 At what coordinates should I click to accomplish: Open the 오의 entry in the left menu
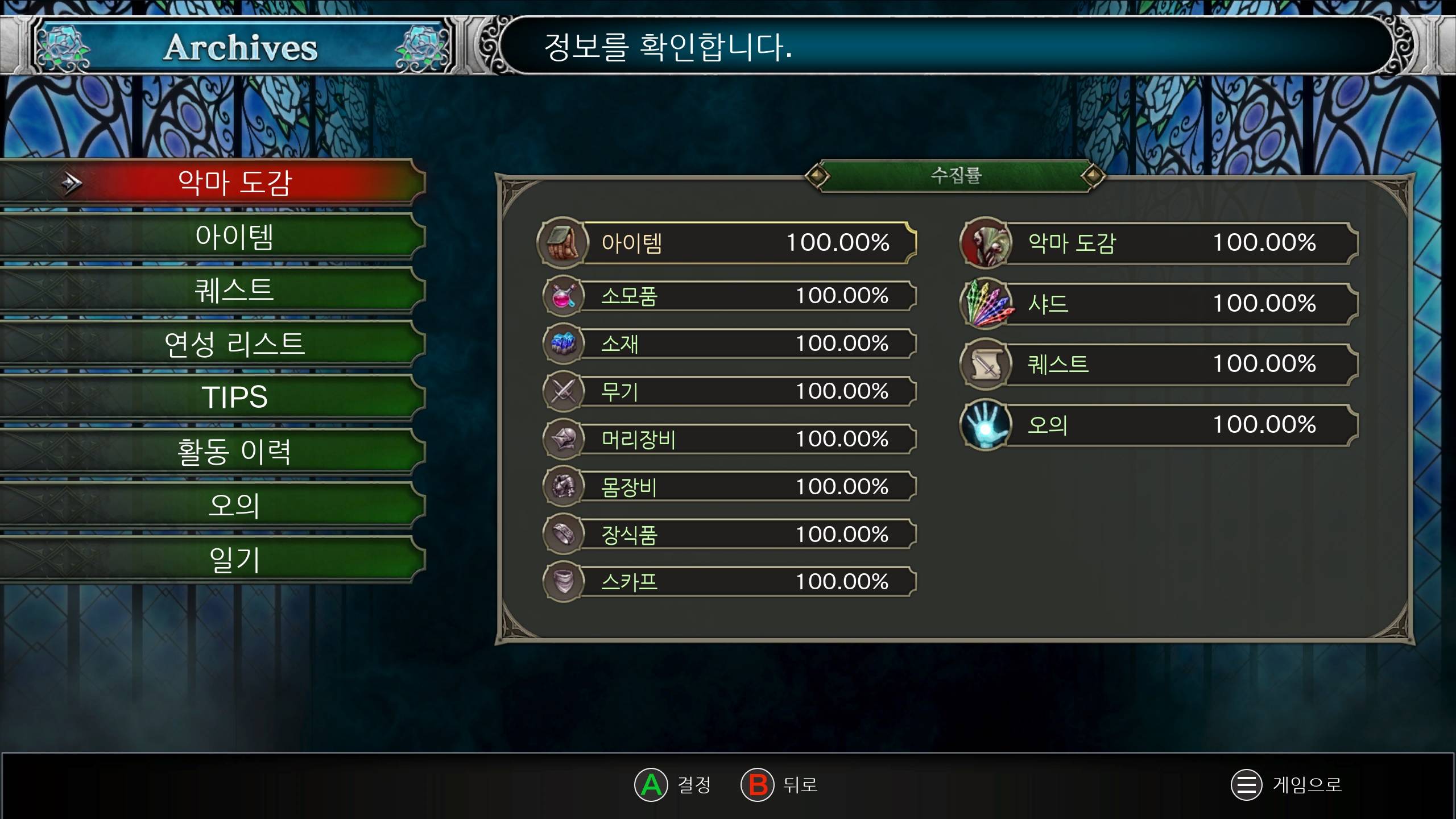coord(234,505)
